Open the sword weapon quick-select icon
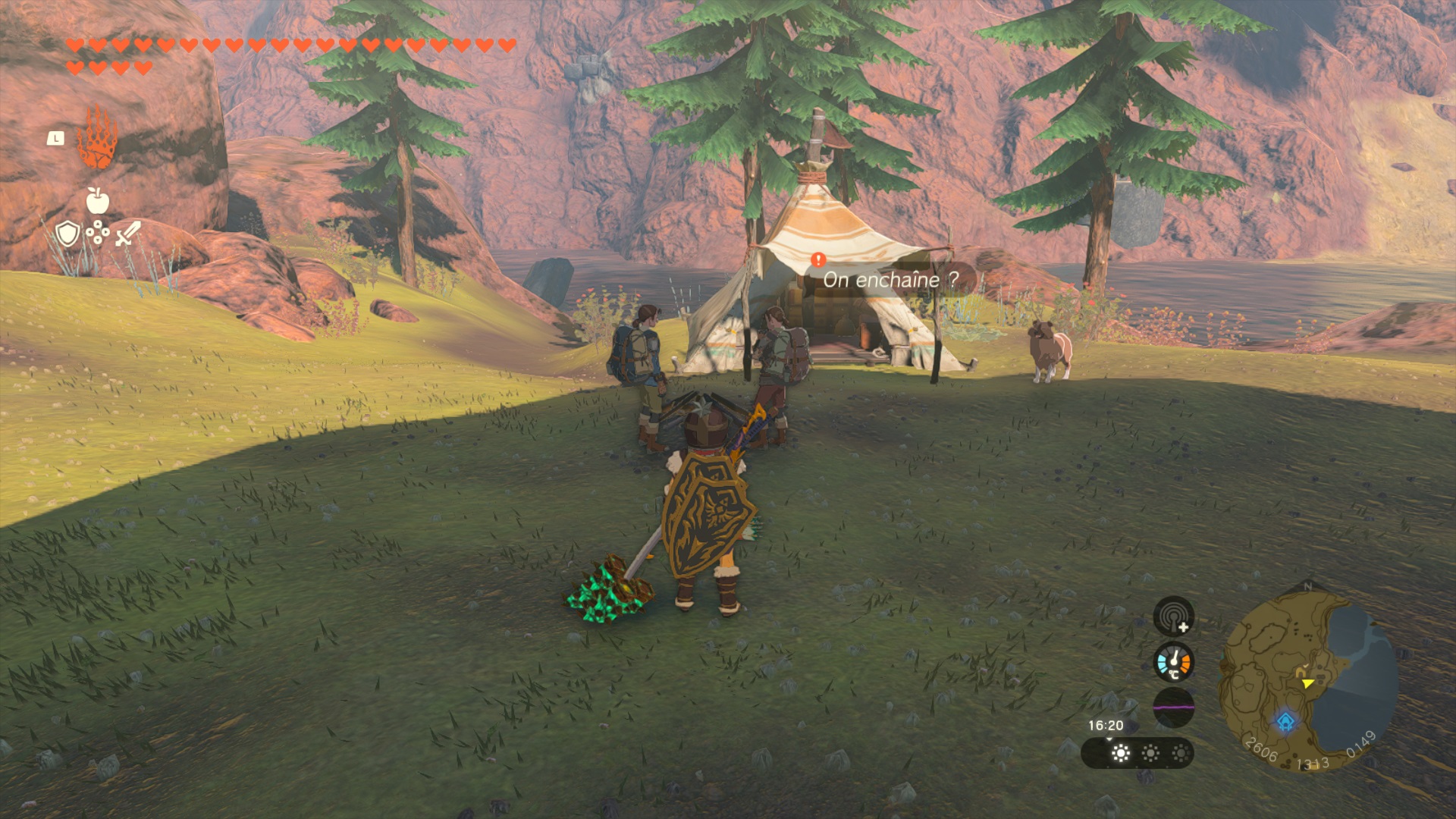 127,234
